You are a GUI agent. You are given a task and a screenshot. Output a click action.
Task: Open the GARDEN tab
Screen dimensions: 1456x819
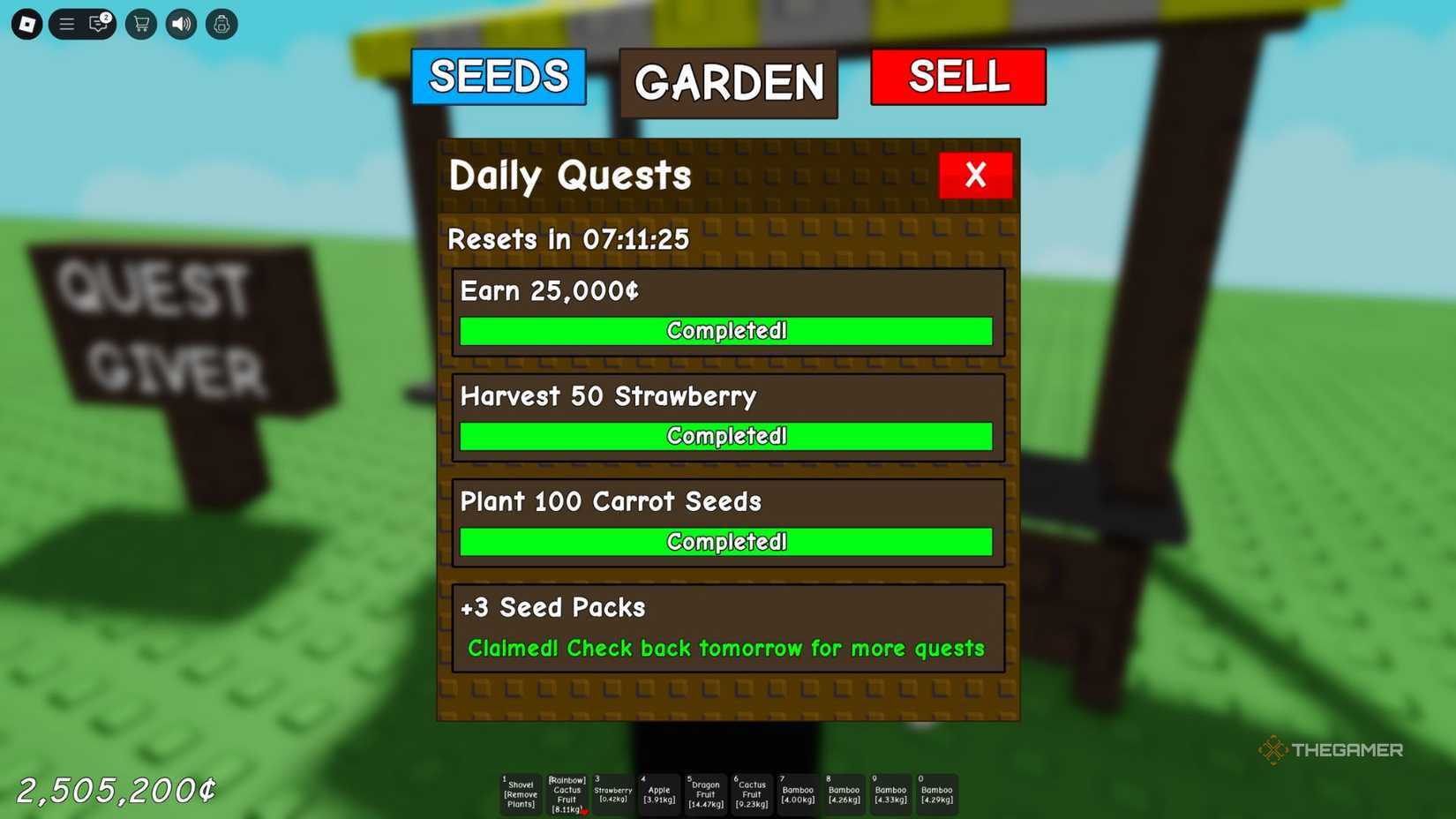tap(728, 84)
